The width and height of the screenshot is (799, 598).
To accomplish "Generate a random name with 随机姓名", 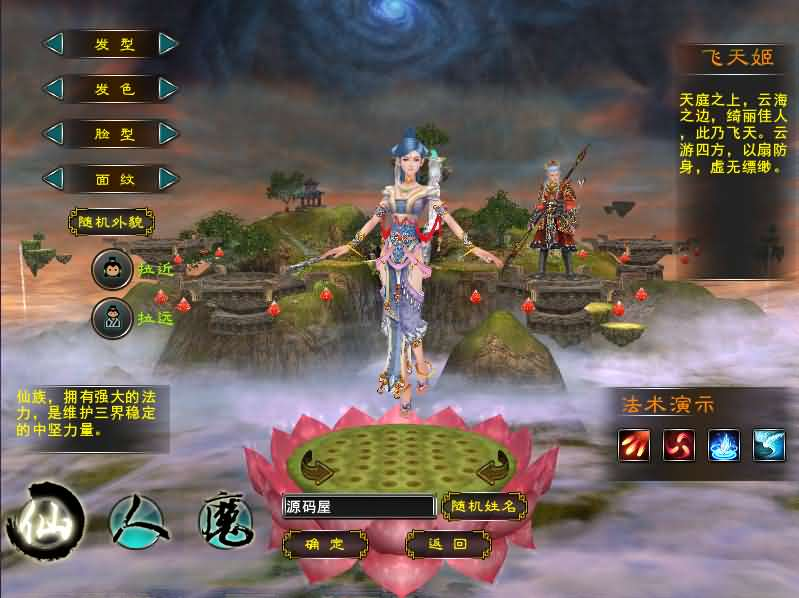I will (x=484, y=507).
